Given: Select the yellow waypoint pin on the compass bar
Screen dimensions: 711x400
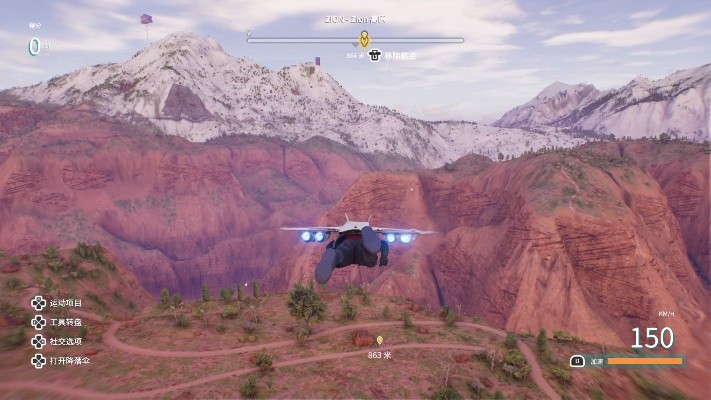Looking at the screenshot, I should click(x=364, y=39).
